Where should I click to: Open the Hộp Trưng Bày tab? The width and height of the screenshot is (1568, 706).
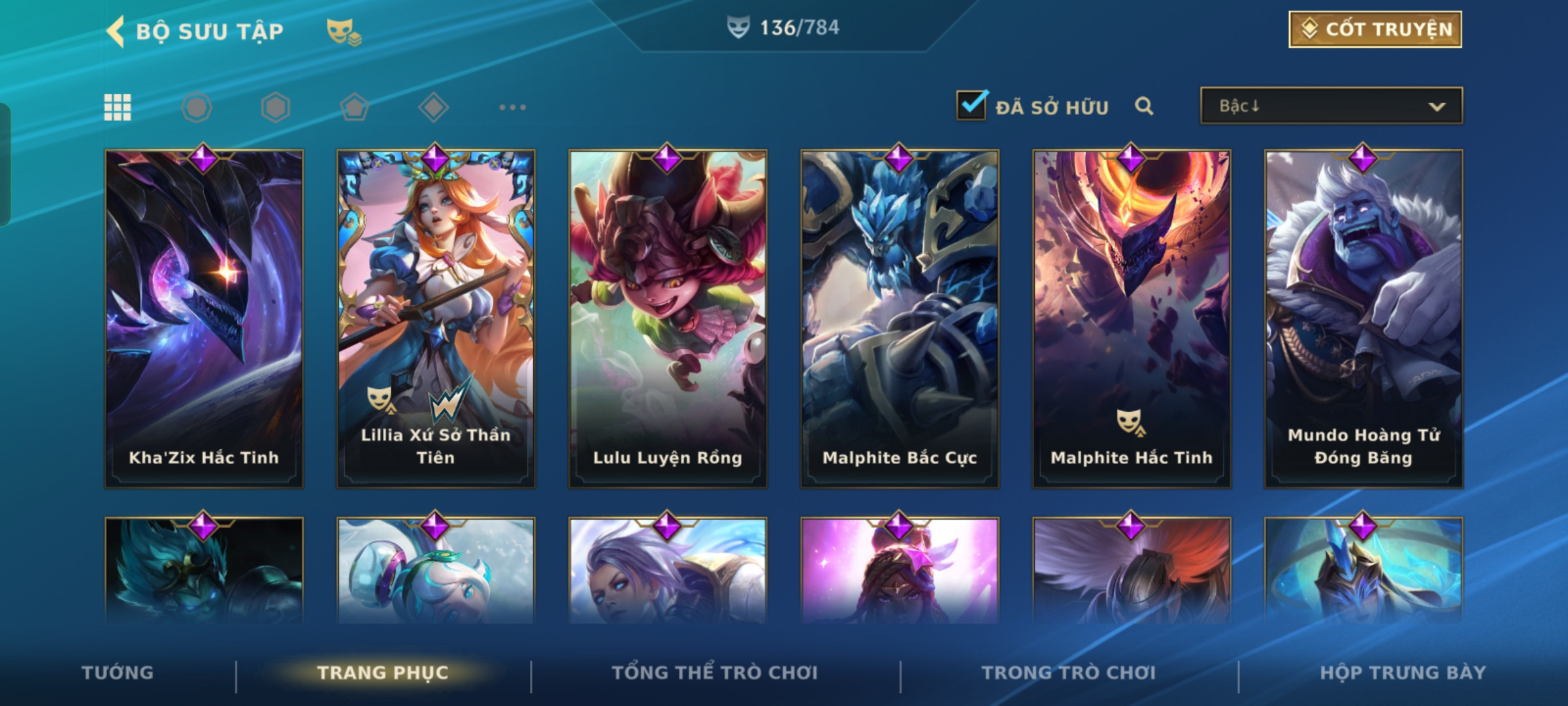(x=1403, y=673)
